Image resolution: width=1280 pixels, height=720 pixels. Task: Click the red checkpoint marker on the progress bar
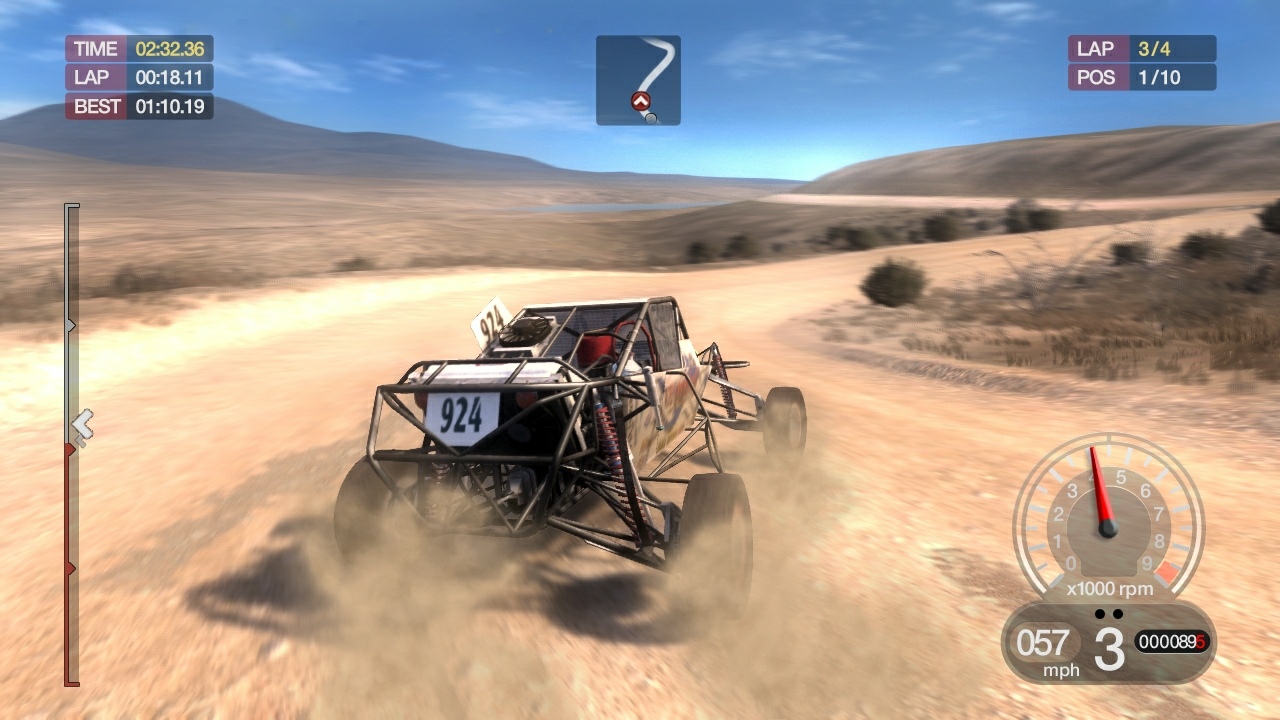[x=69, y=451]
